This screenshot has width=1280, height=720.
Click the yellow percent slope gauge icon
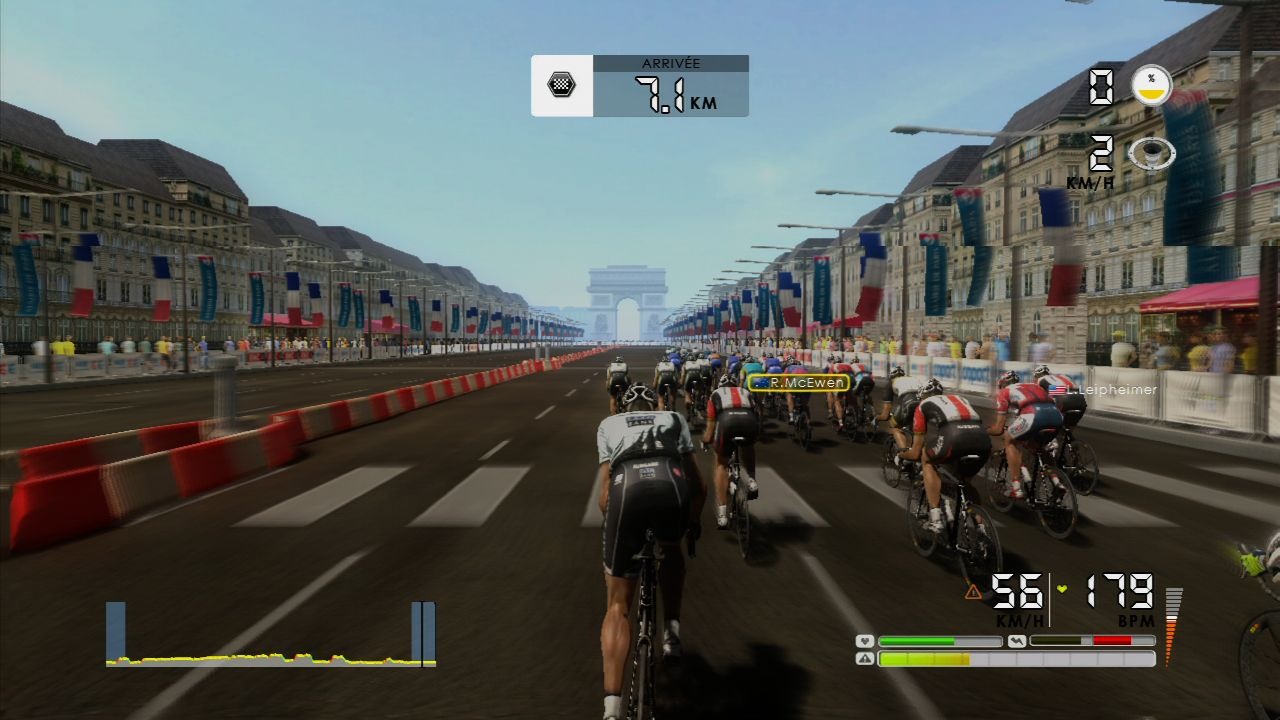pyautogui.click(x=1151, y=86)
